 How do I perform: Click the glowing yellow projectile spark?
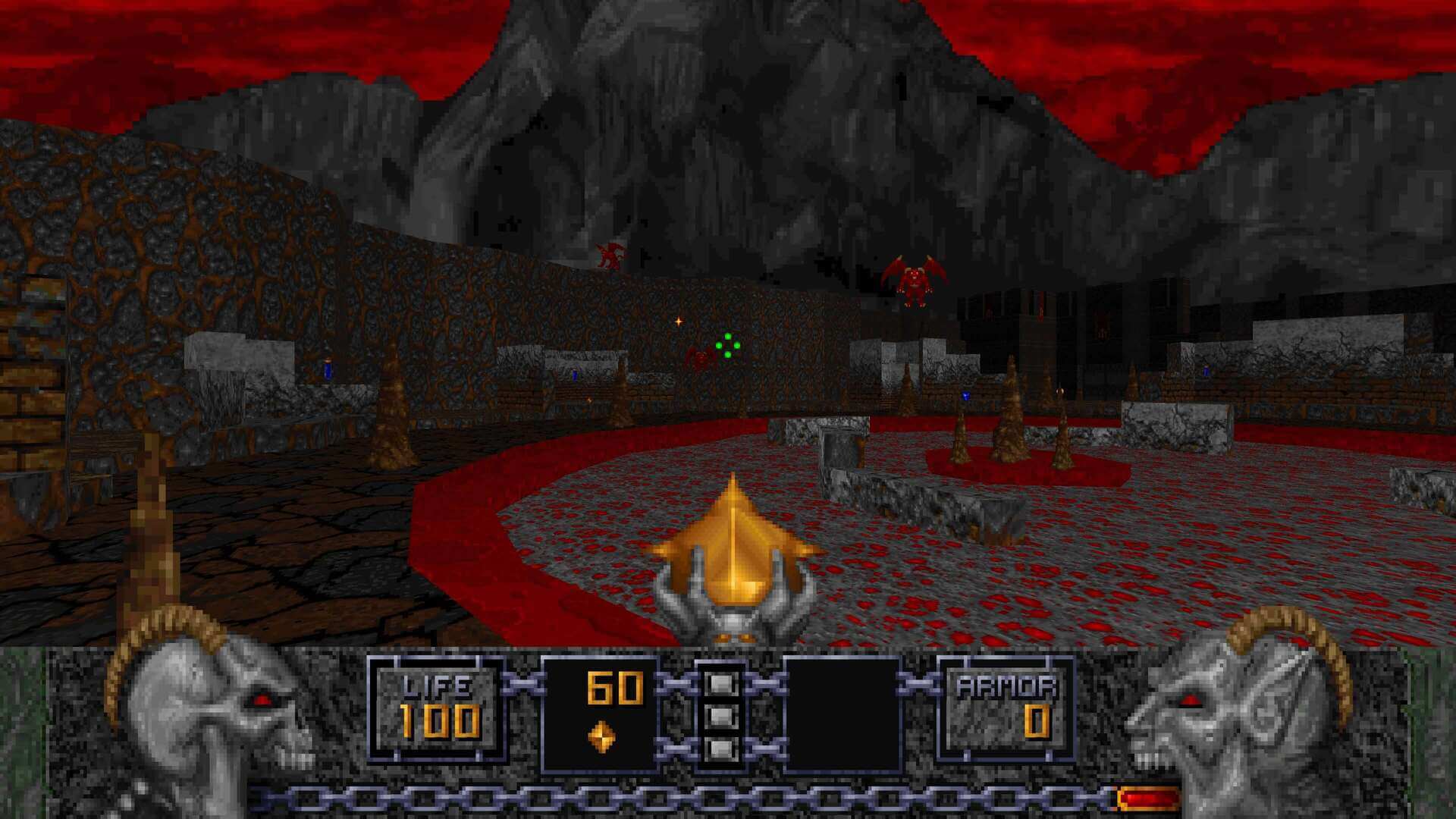coord(677,322)
